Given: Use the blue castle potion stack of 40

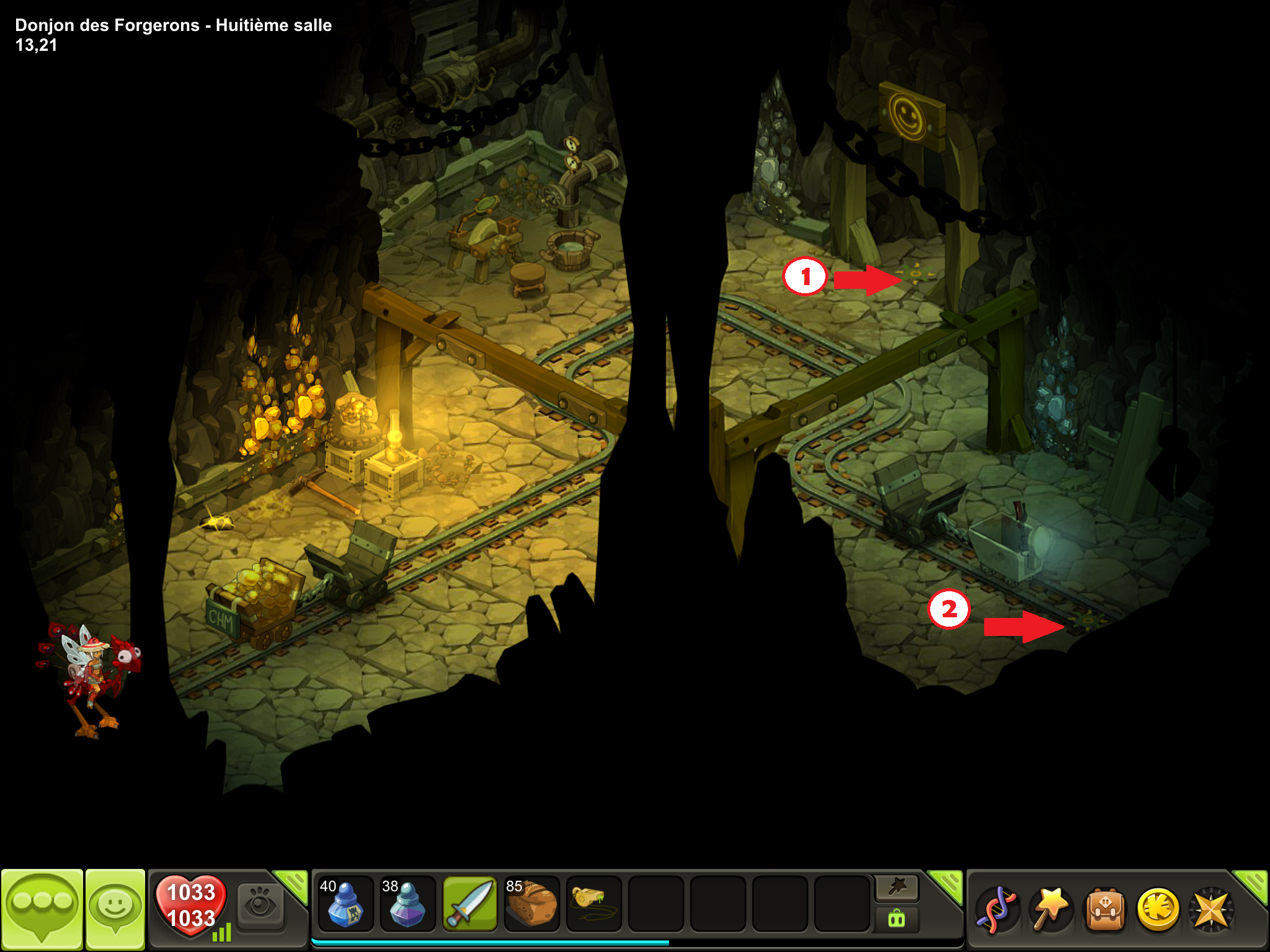Looking at the screenshot, I should point(345,904).
